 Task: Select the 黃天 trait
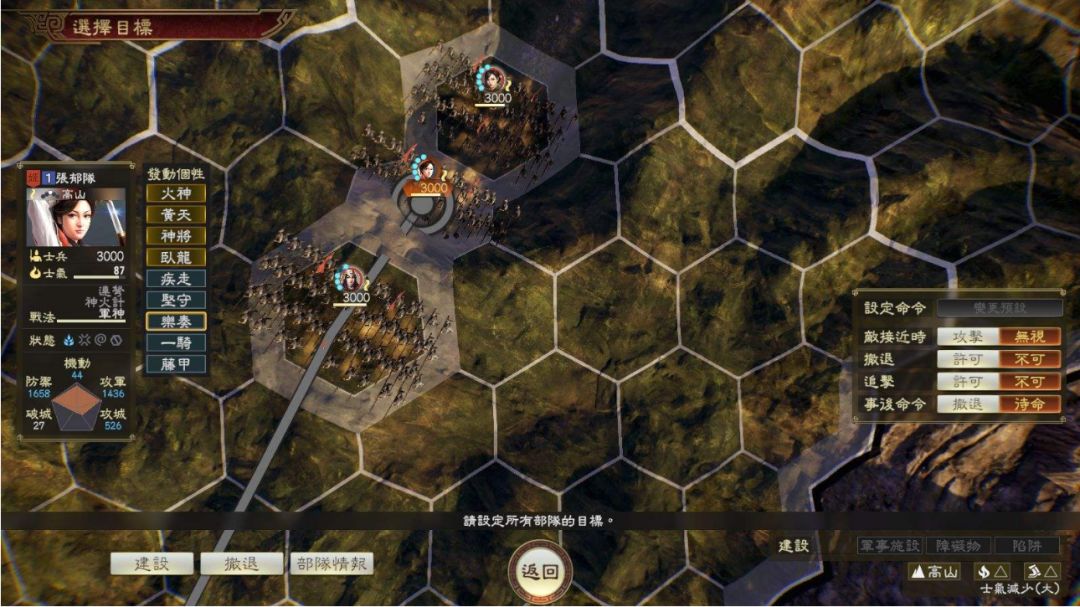click(176, 214)
